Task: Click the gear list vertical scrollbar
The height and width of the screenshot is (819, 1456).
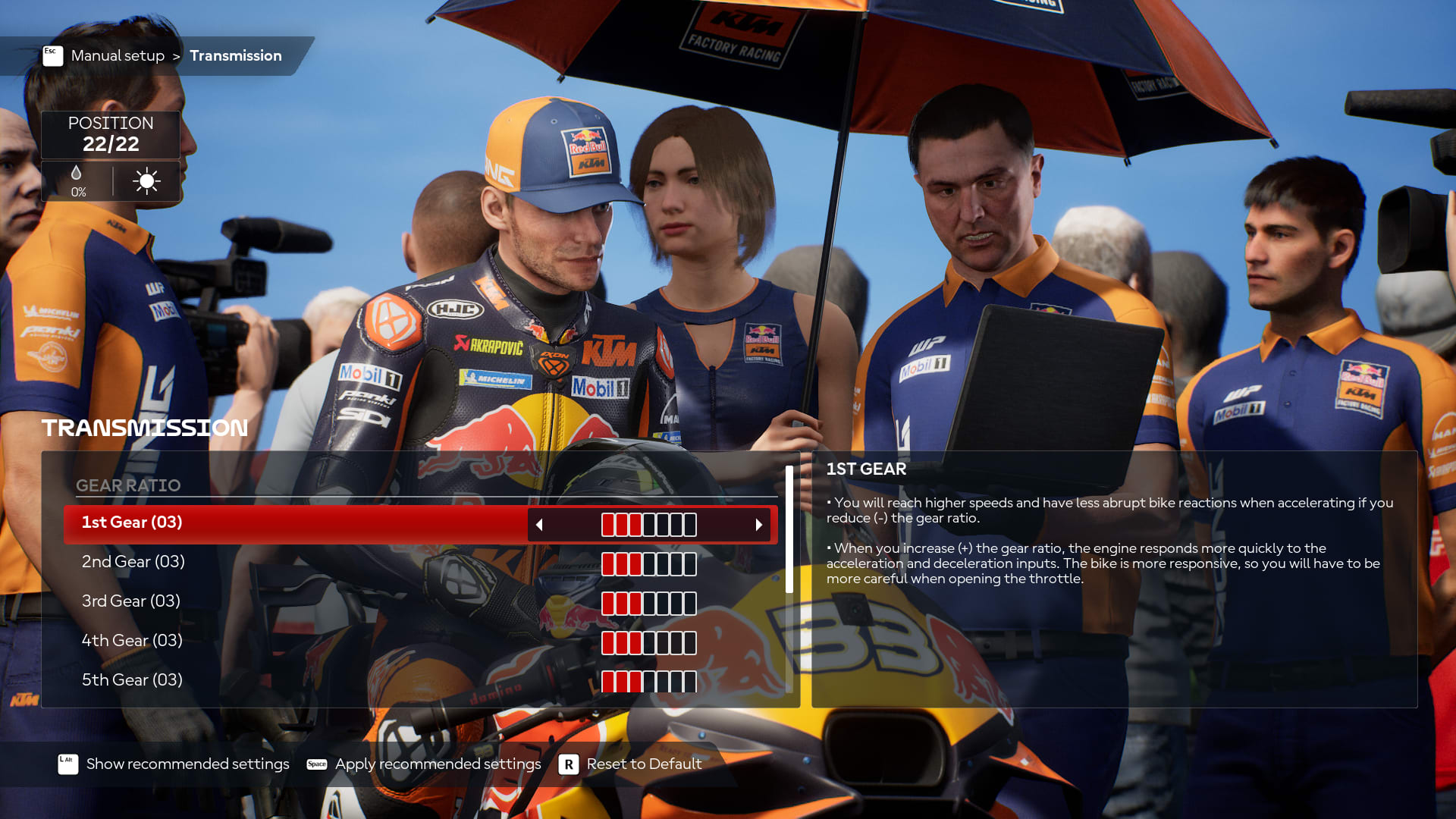Action: point(789,531)
